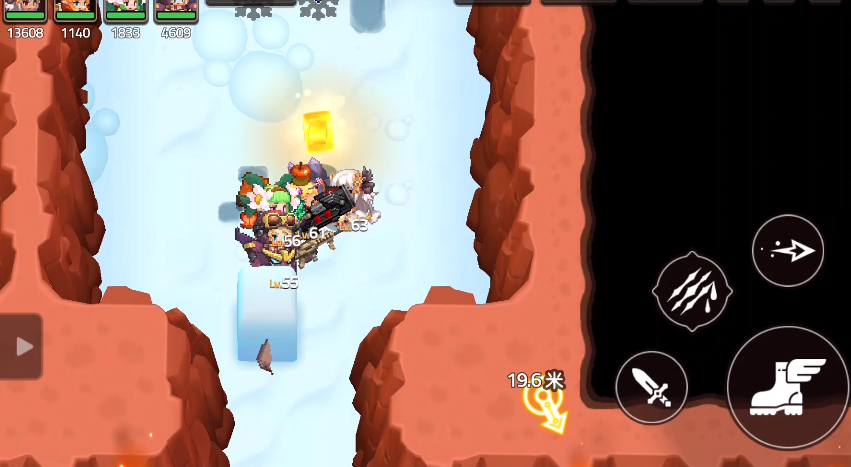The width and height of the screenshot is (851, 467).
Task: Choose the party hero with 1833 HP
Action: [x=125, y=10]
